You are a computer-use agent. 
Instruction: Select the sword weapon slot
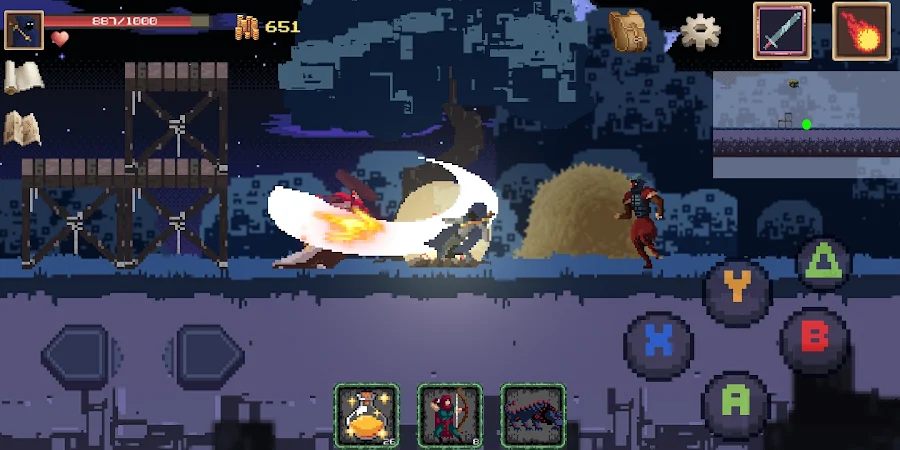pyautogui.click(x=782, y=31)
